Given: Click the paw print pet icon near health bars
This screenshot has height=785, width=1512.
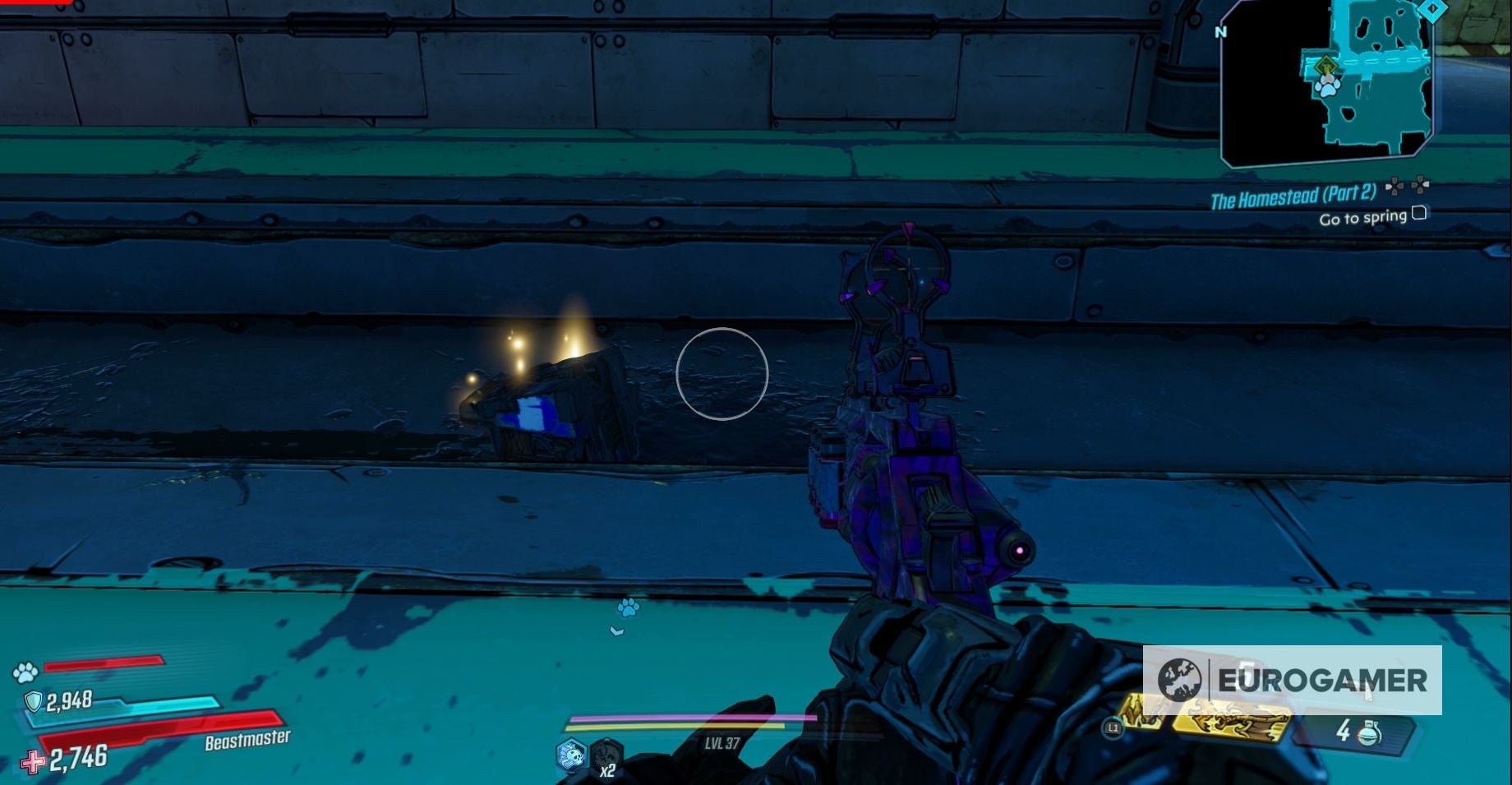Looking at the screenshot, I should point(25,671).
